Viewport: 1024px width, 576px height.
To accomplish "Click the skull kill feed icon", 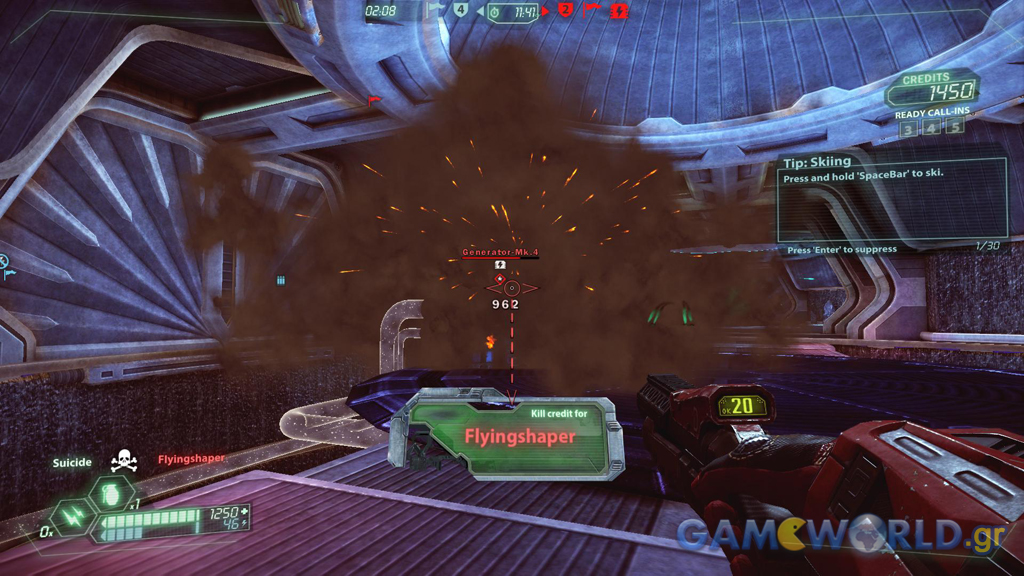I will click(x=124, y=461).
